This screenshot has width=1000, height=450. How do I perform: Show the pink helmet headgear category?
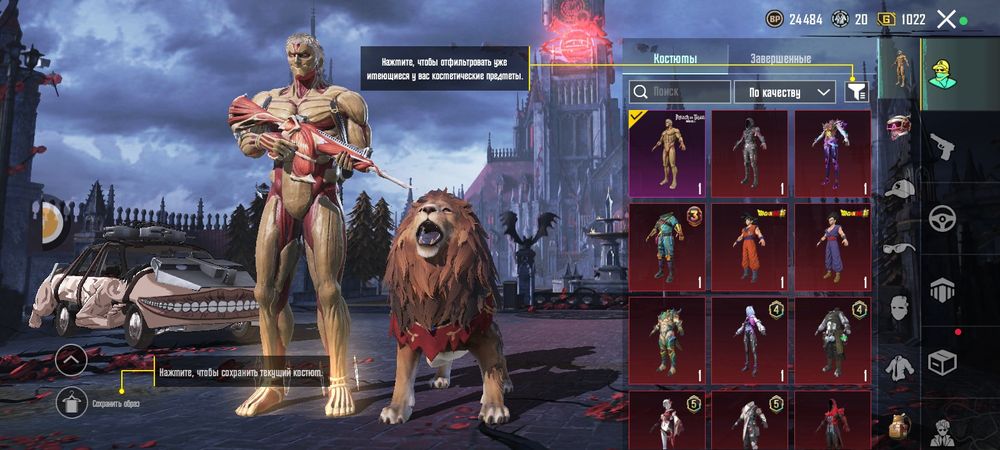(x=899, y=128)
